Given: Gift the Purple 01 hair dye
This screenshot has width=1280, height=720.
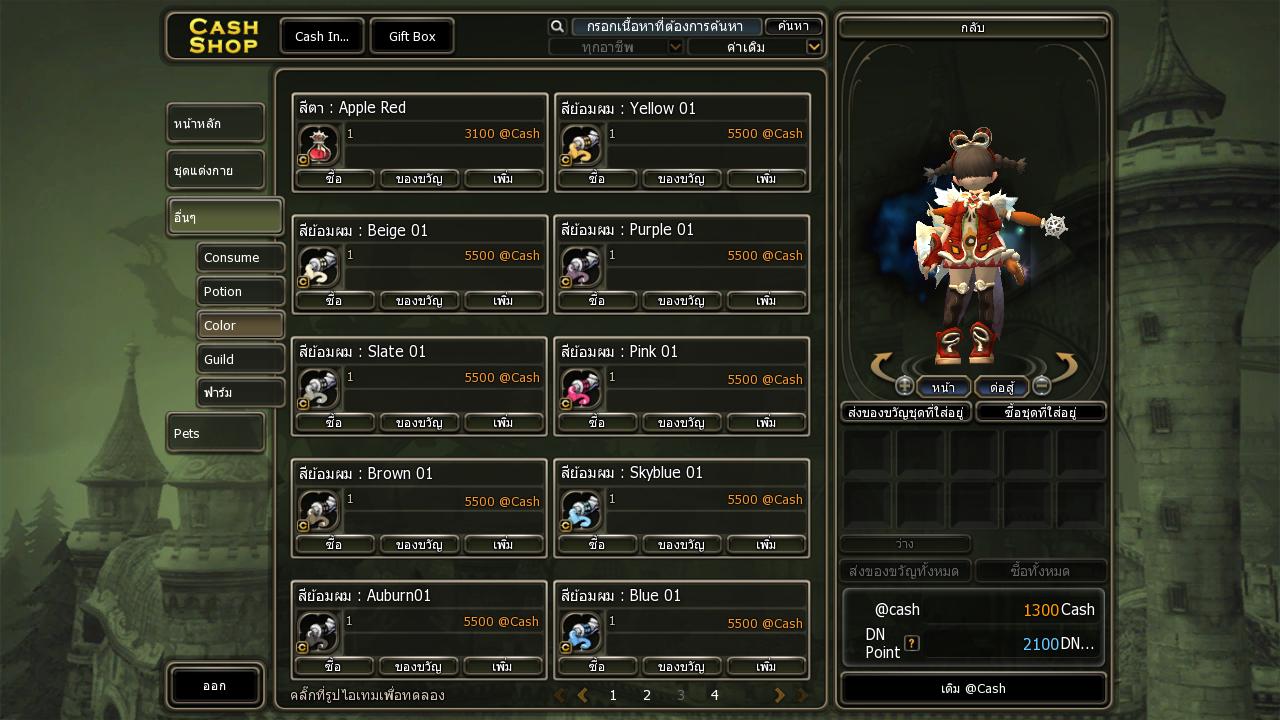Looking at the screenshot, I should pos(681,301).
